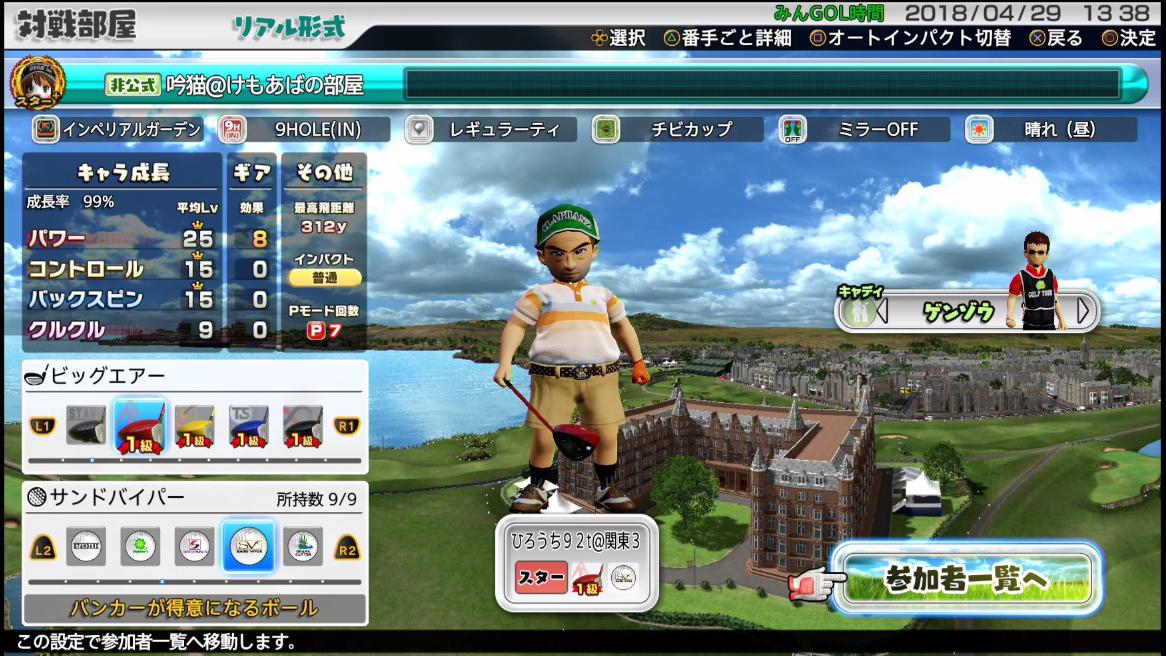The width and height of the screenshot is (1166, 656).
Task: Choose the black and red driver club
Action: click(x=302, y=426)
